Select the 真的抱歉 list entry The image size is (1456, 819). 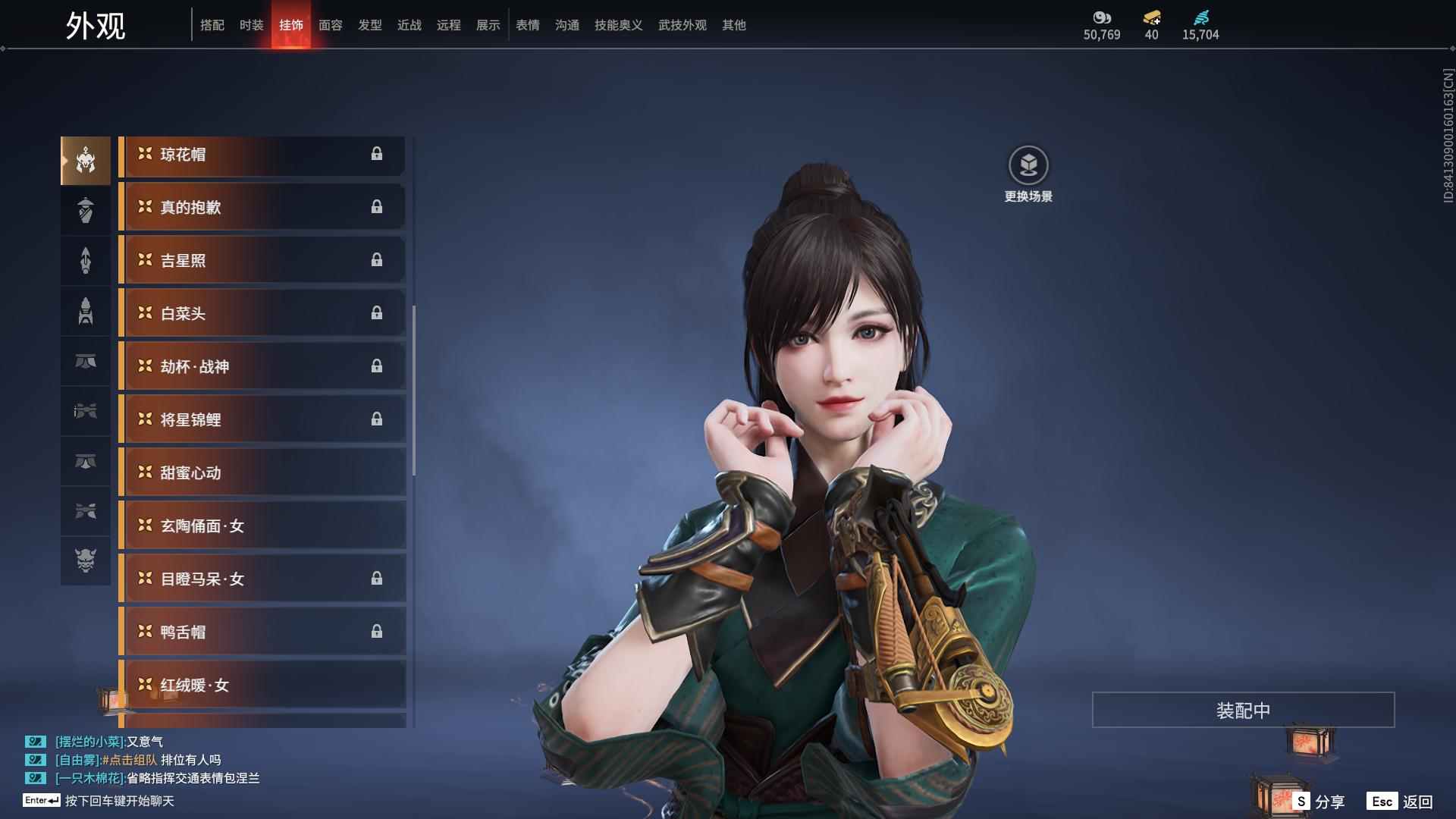pyautogui.click(x=262, y=208)
